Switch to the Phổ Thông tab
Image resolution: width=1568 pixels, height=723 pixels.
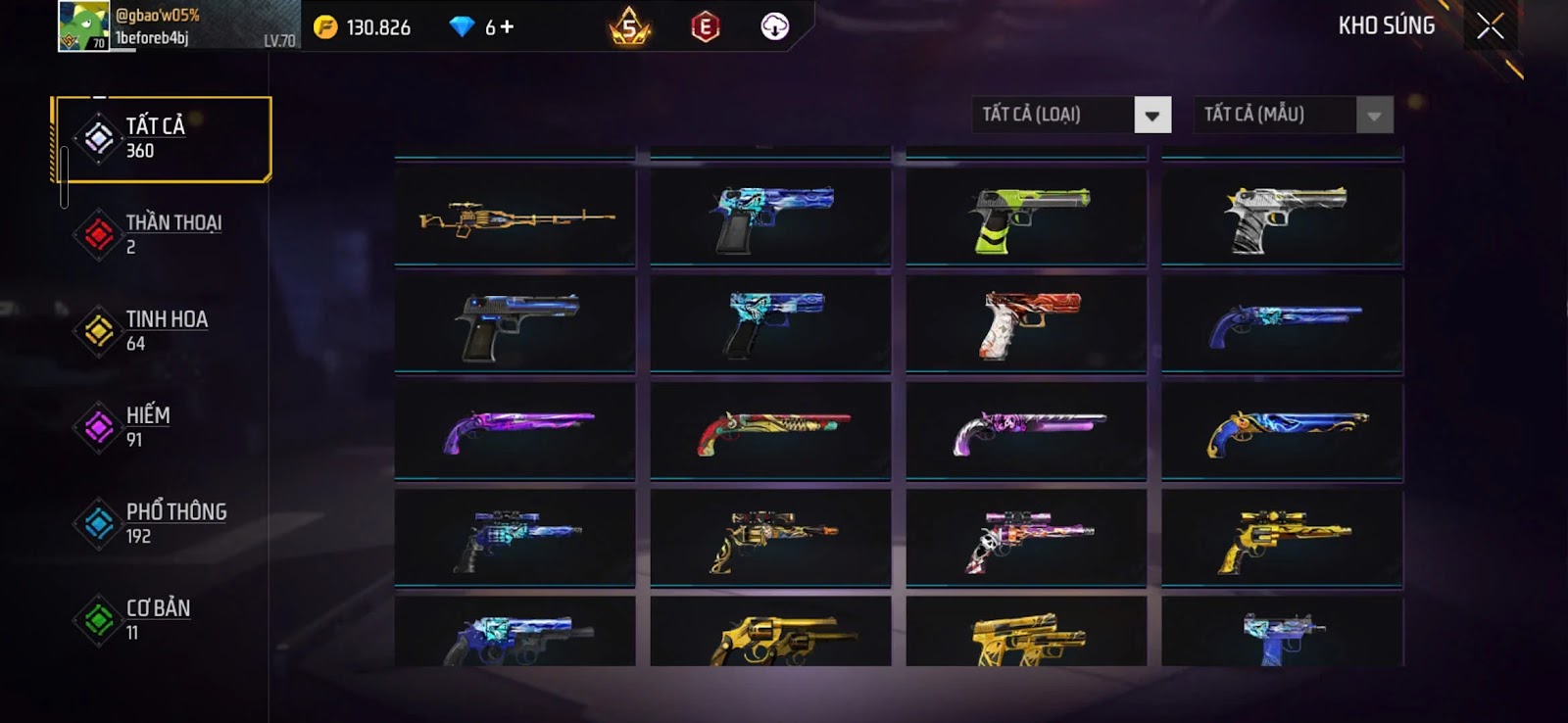[163, 523]
